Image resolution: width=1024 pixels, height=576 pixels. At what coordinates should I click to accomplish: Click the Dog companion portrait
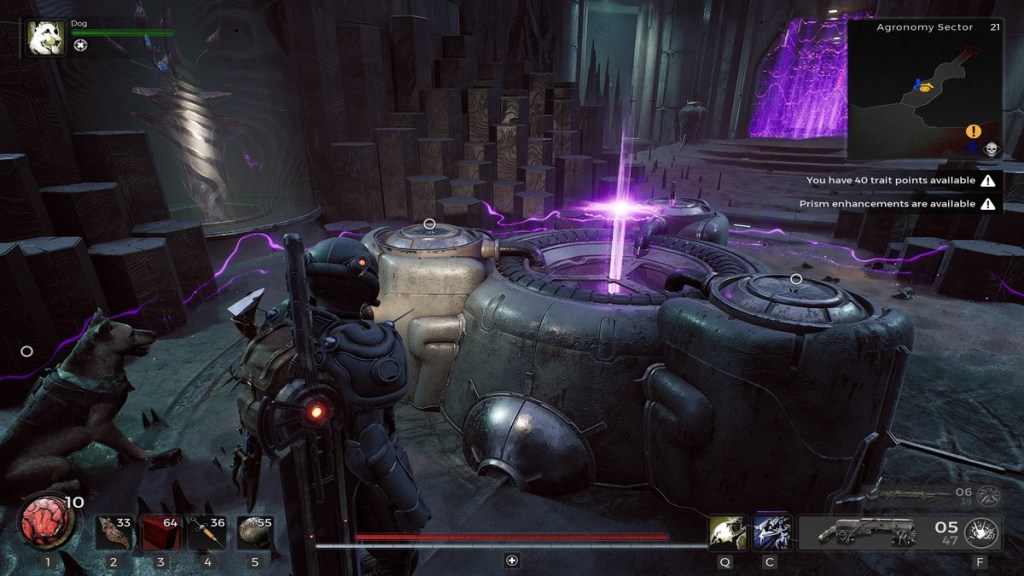[45, 39]
